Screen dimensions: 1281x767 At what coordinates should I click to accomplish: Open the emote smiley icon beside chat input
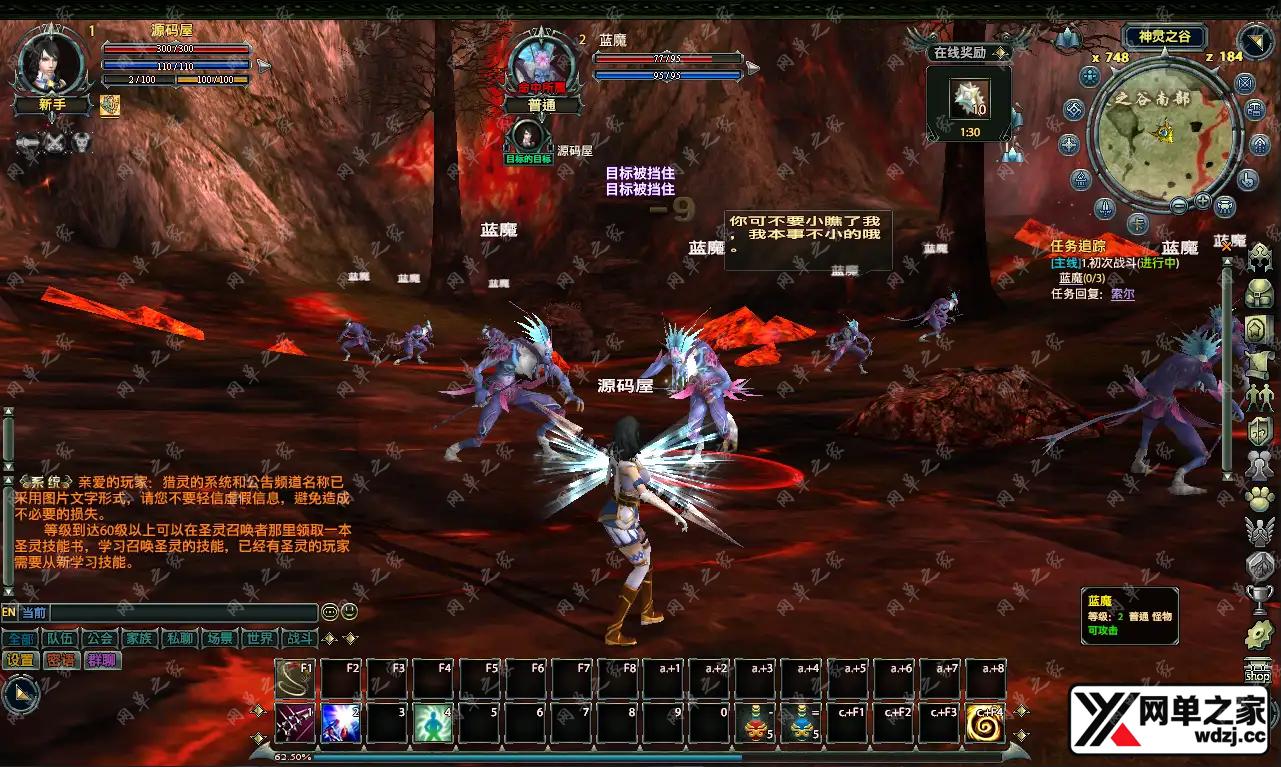coord(349,612)
